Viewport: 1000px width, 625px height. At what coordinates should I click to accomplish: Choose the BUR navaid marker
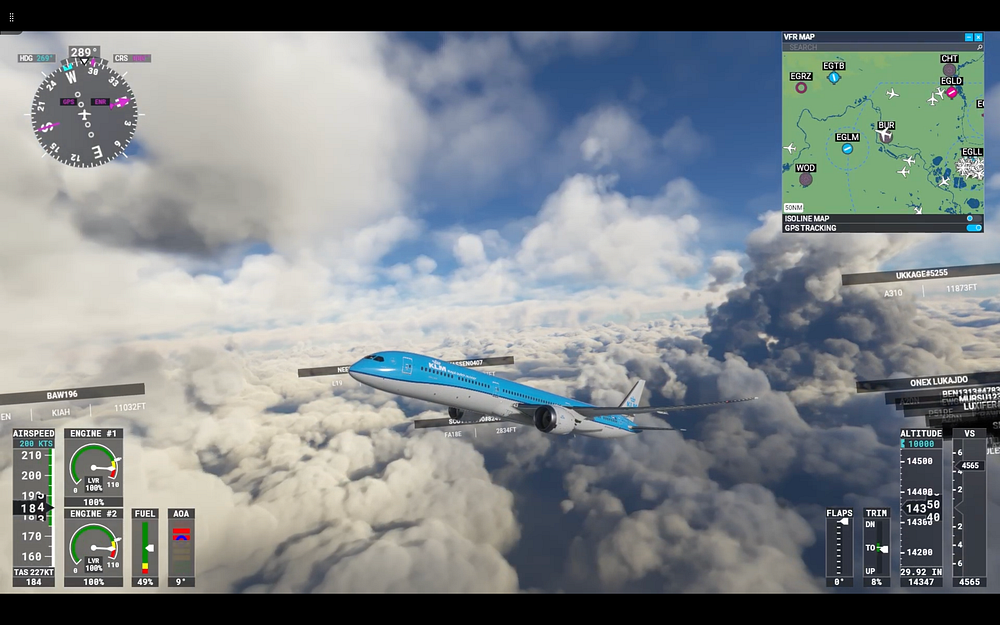click(x=885, y=137)
